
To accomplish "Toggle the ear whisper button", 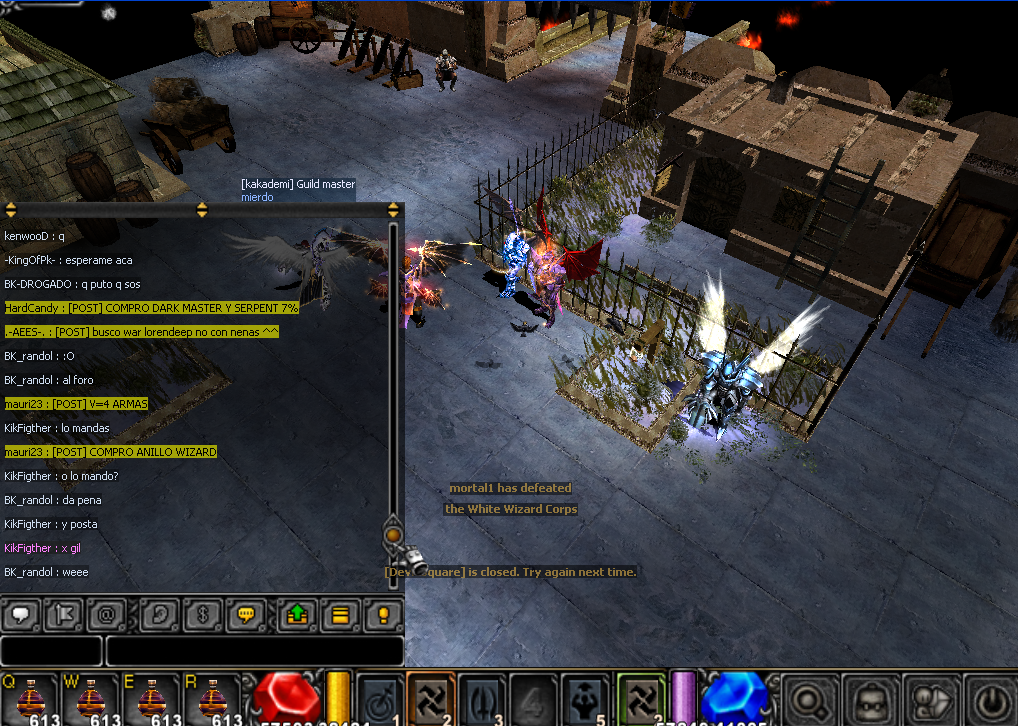I will (x=159, y=614).
